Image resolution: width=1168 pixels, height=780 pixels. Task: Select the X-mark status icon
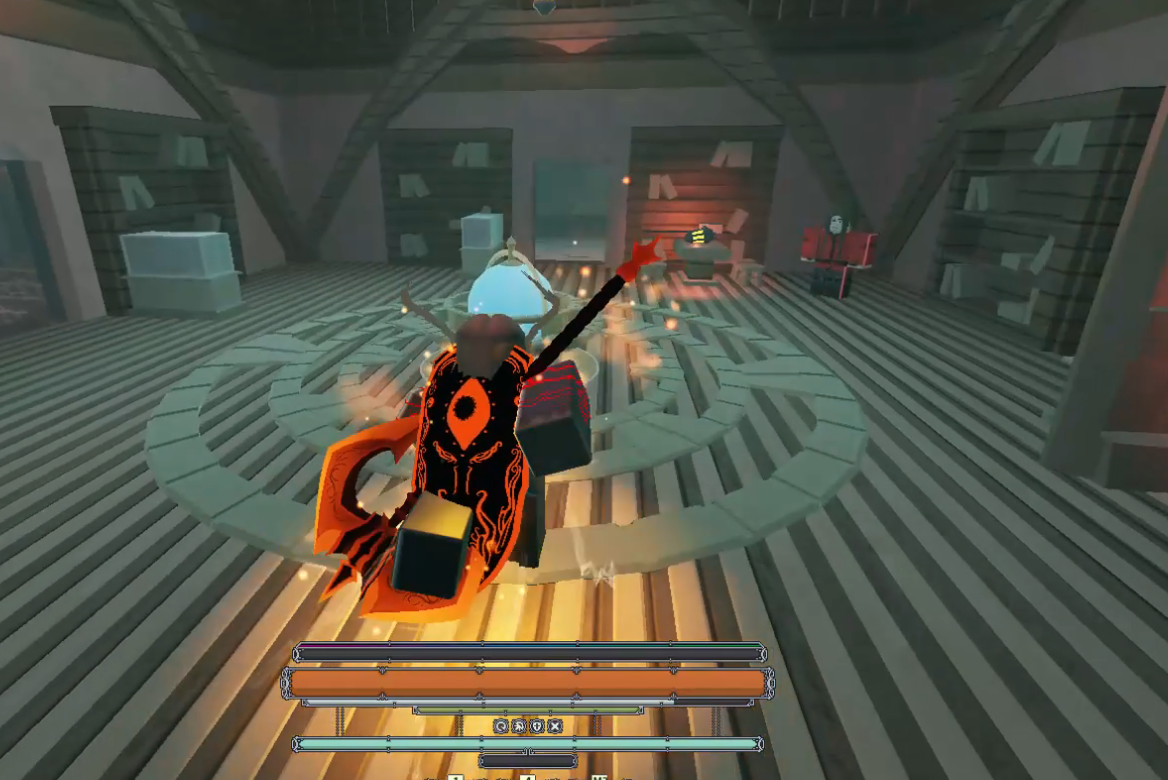click(555, 726)
